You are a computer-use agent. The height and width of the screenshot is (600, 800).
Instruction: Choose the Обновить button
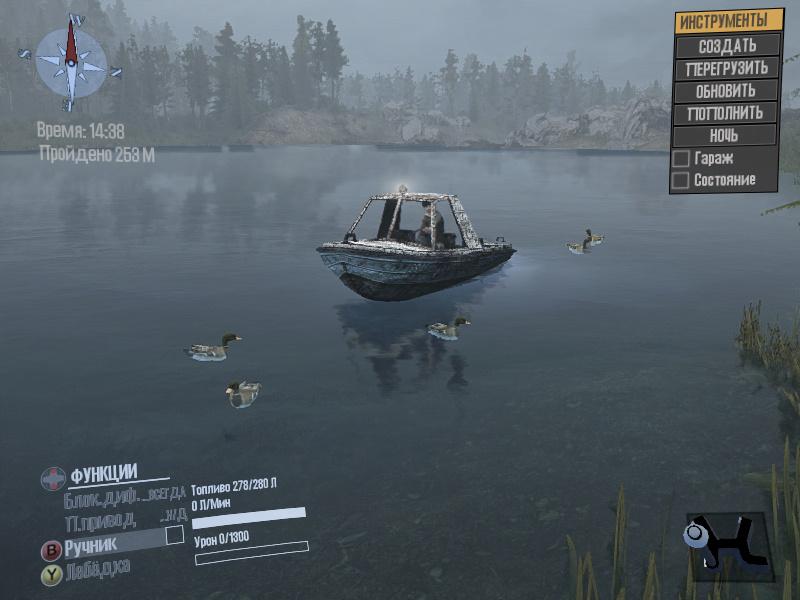pos(727,90)
